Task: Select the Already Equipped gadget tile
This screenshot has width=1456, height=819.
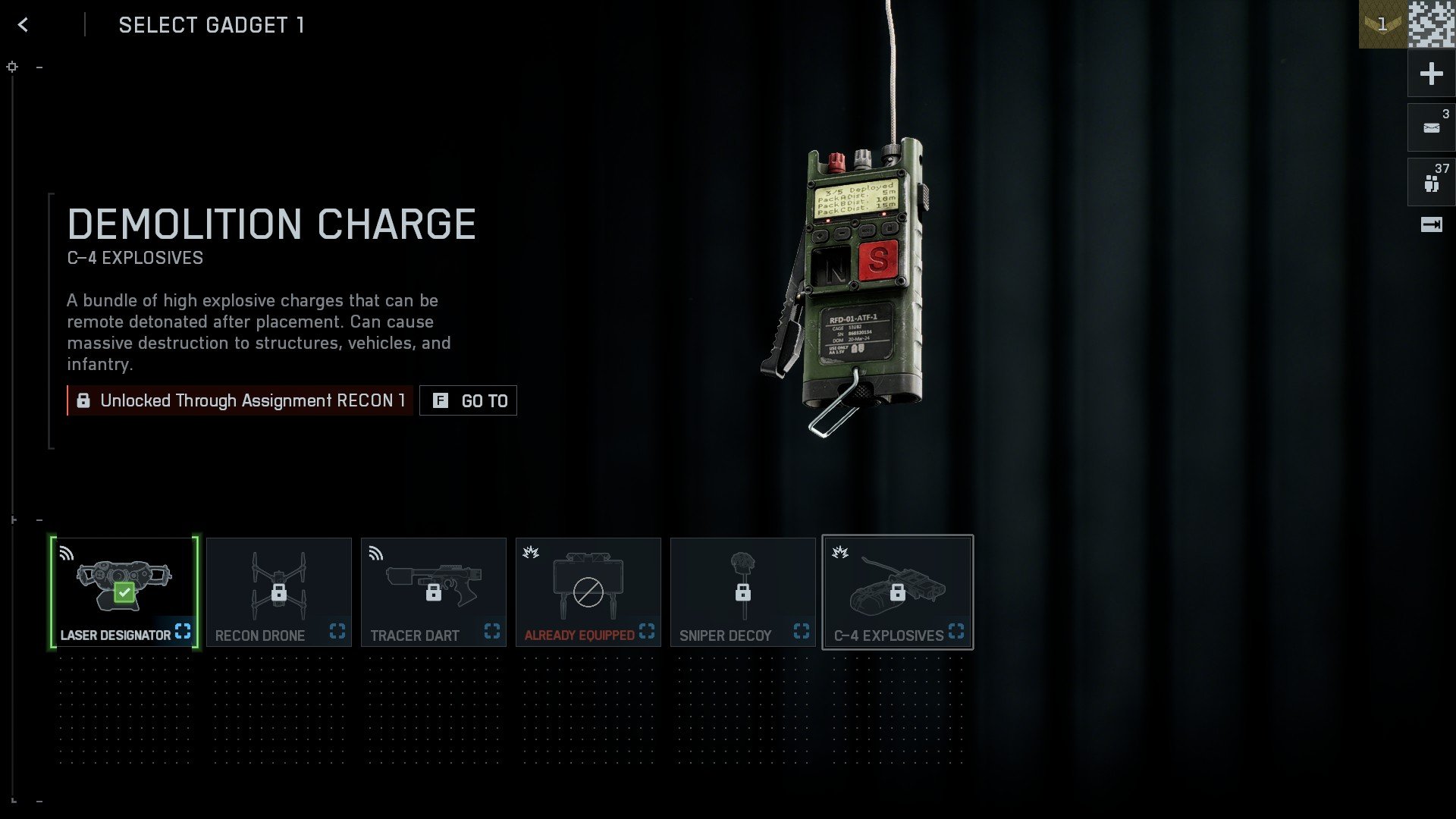Action: click(588, 580)
